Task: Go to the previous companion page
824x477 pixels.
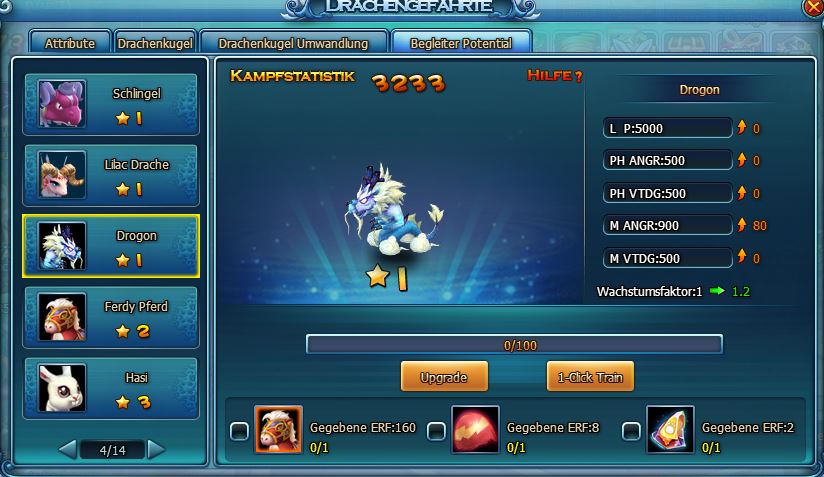Action: (x=67, y=450)
